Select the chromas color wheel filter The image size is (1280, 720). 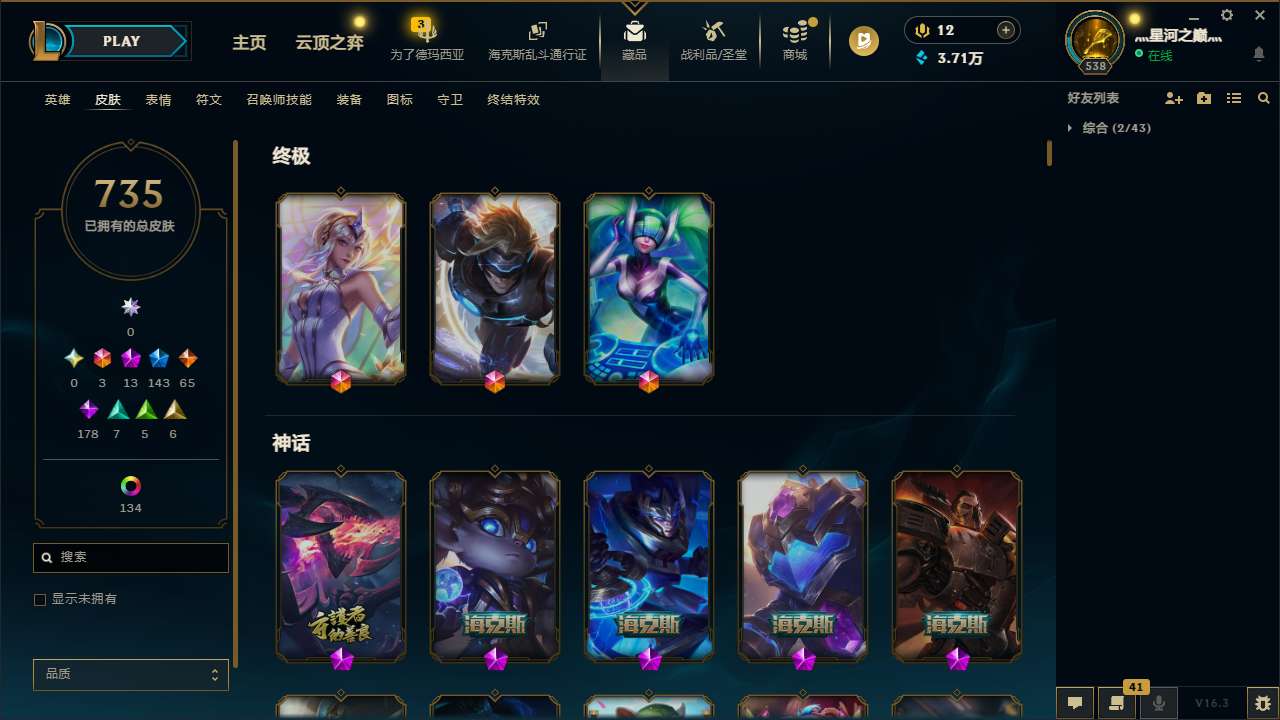pos(130,484)
